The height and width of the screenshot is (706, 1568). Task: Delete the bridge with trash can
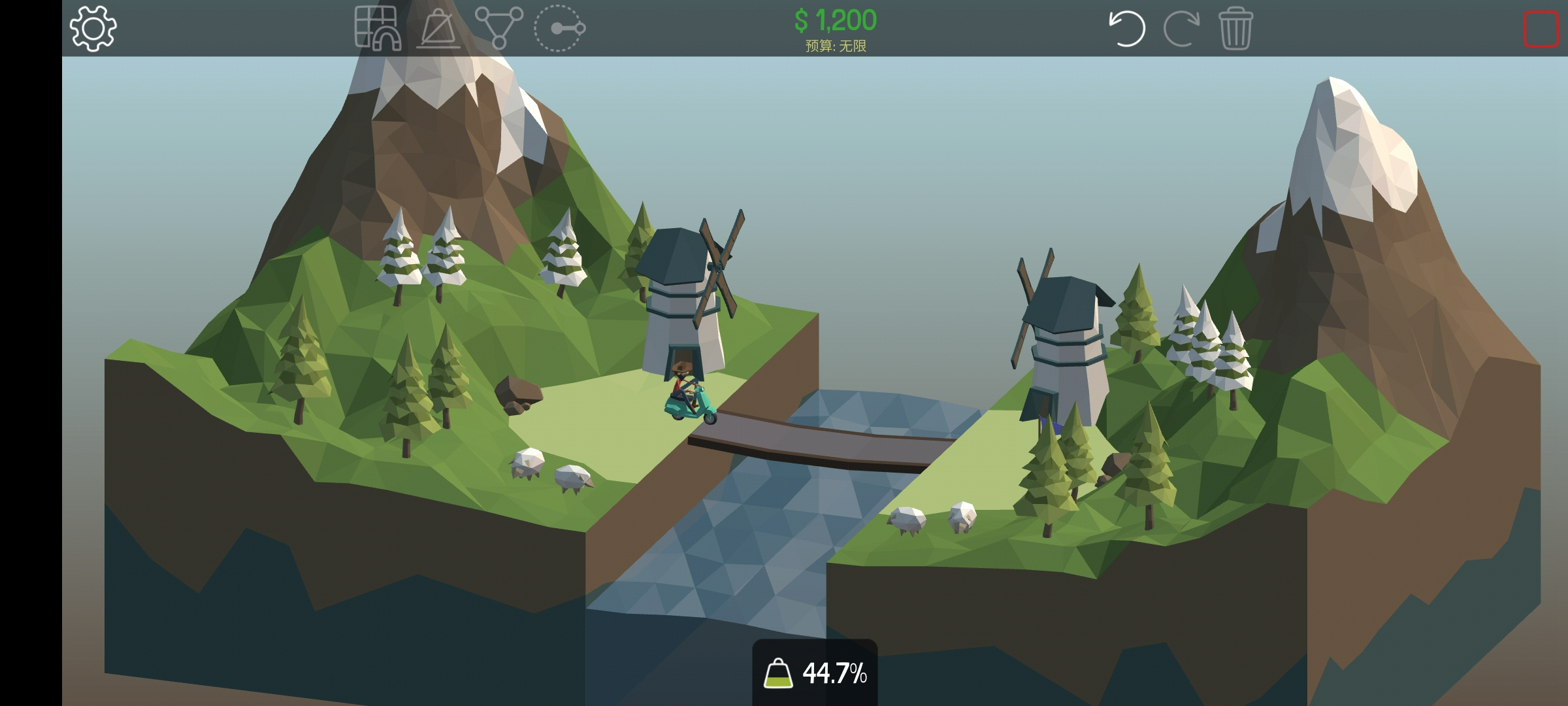[x=1235, y=28]
